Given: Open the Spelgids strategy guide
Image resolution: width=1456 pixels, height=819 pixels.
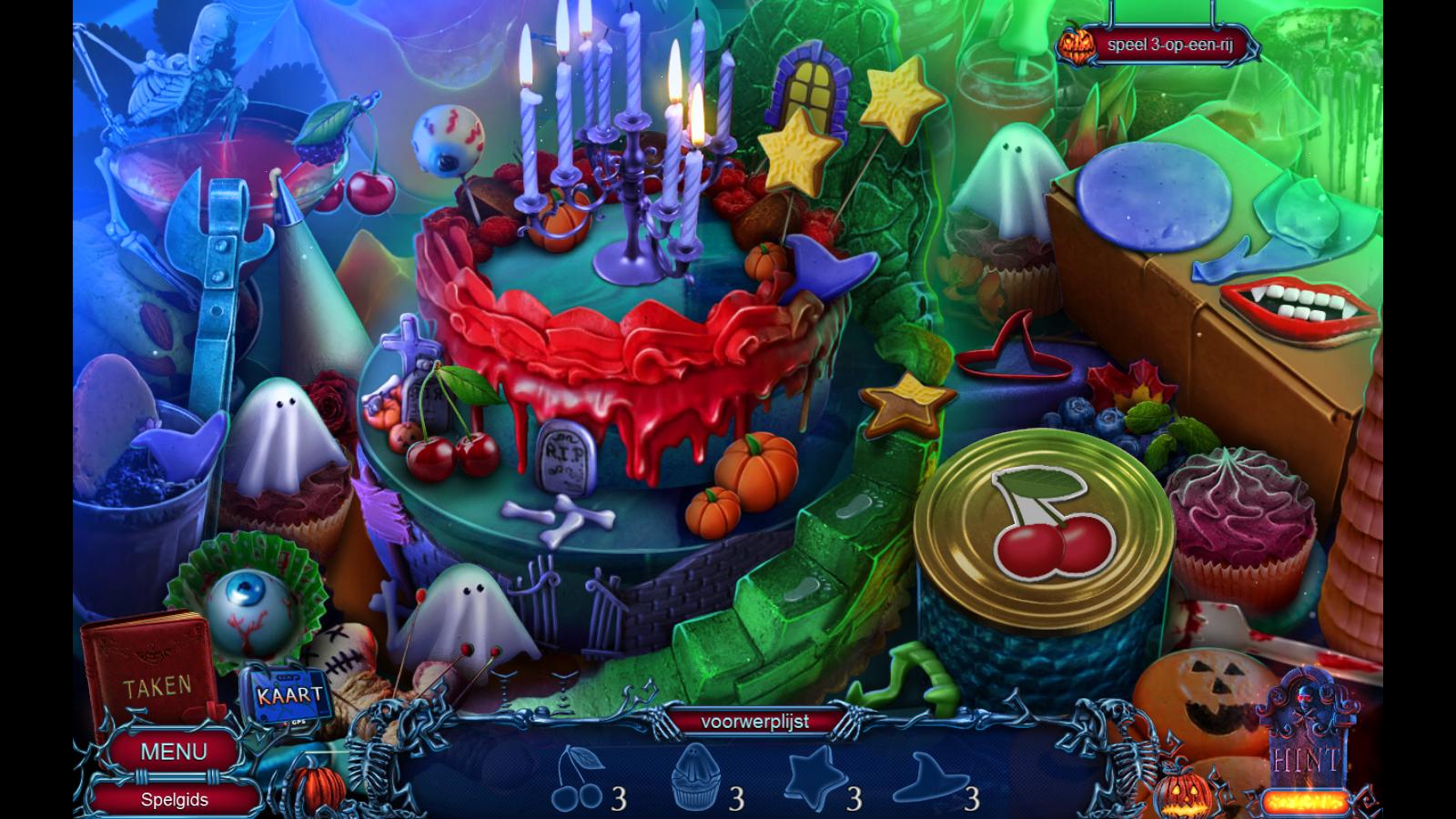Looking at the screenshot, I should coord(174,800).
